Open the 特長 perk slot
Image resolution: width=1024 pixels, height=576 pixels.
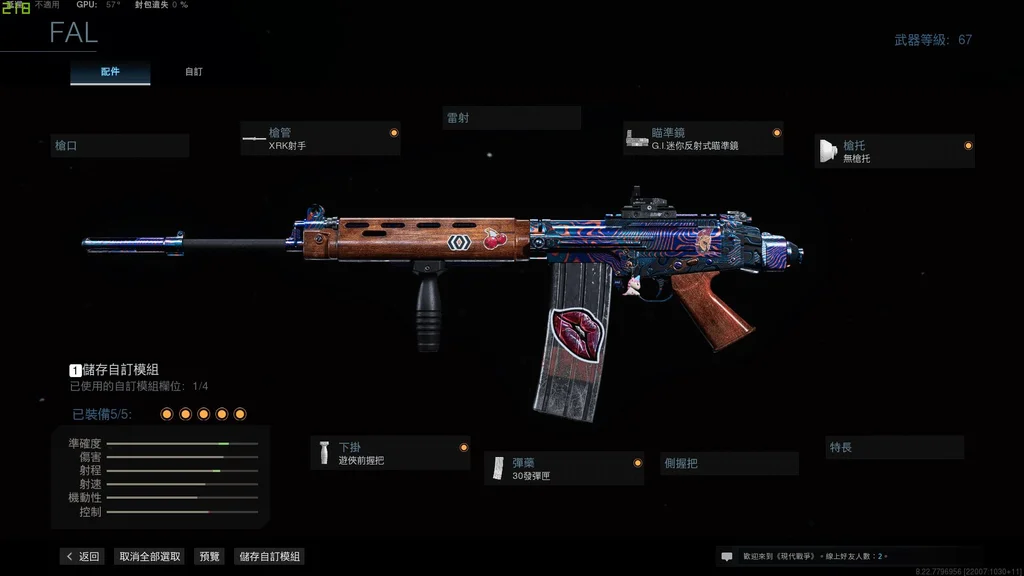[x=895, y=447]
